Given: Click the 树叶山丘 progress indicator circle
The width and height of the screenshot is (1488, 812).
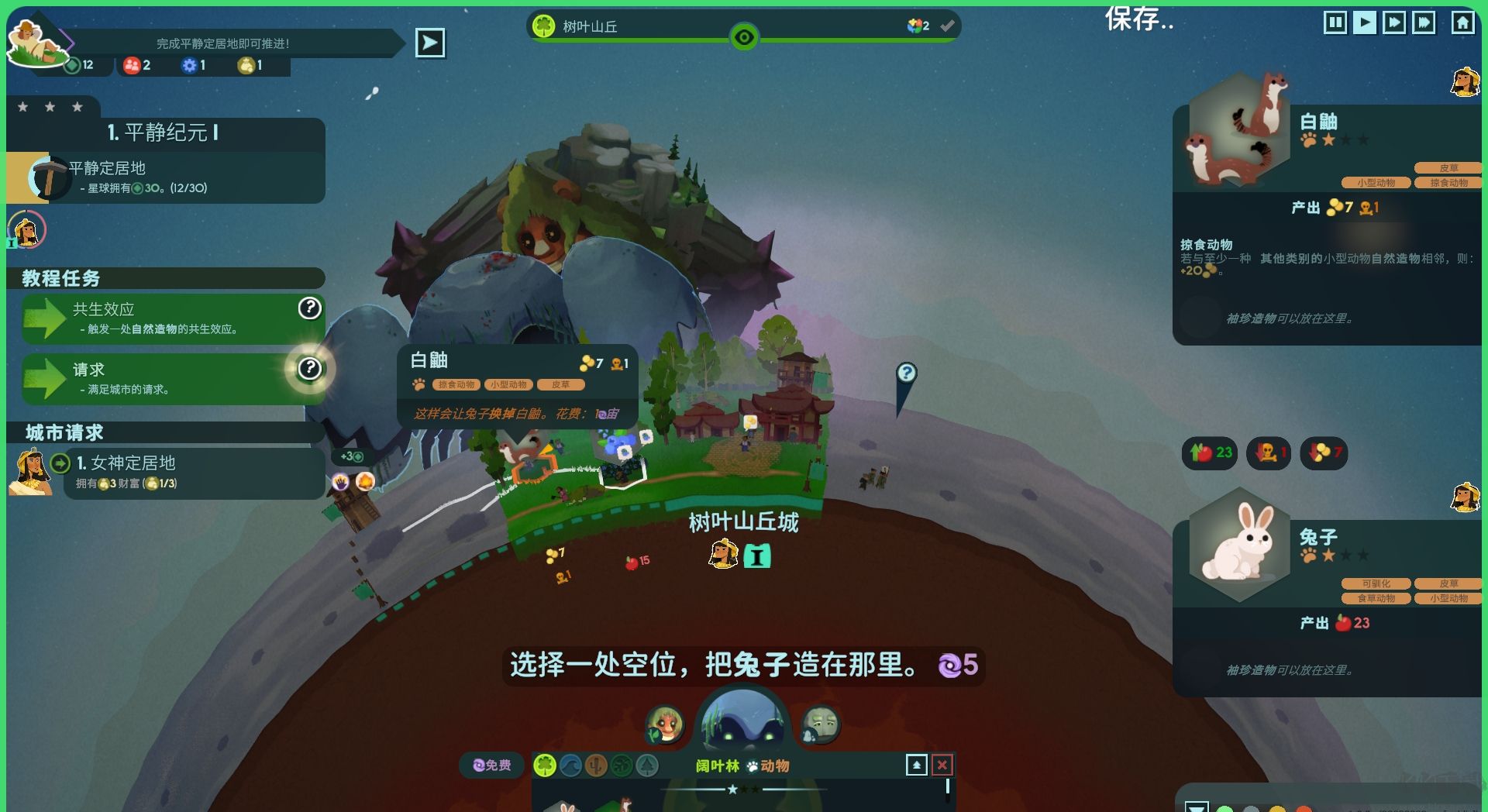Looking at the screenshot, I should pyautogui.click(x=743, y=36).
